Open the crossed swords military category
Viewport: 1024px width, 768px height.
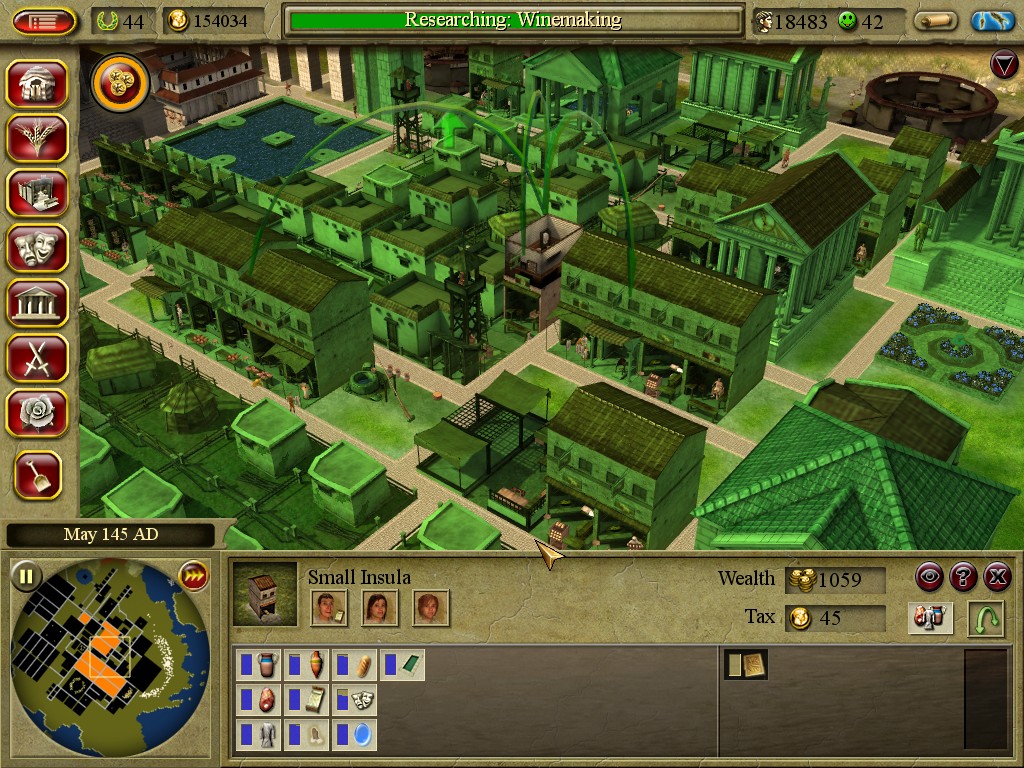(x=37, y=357)
